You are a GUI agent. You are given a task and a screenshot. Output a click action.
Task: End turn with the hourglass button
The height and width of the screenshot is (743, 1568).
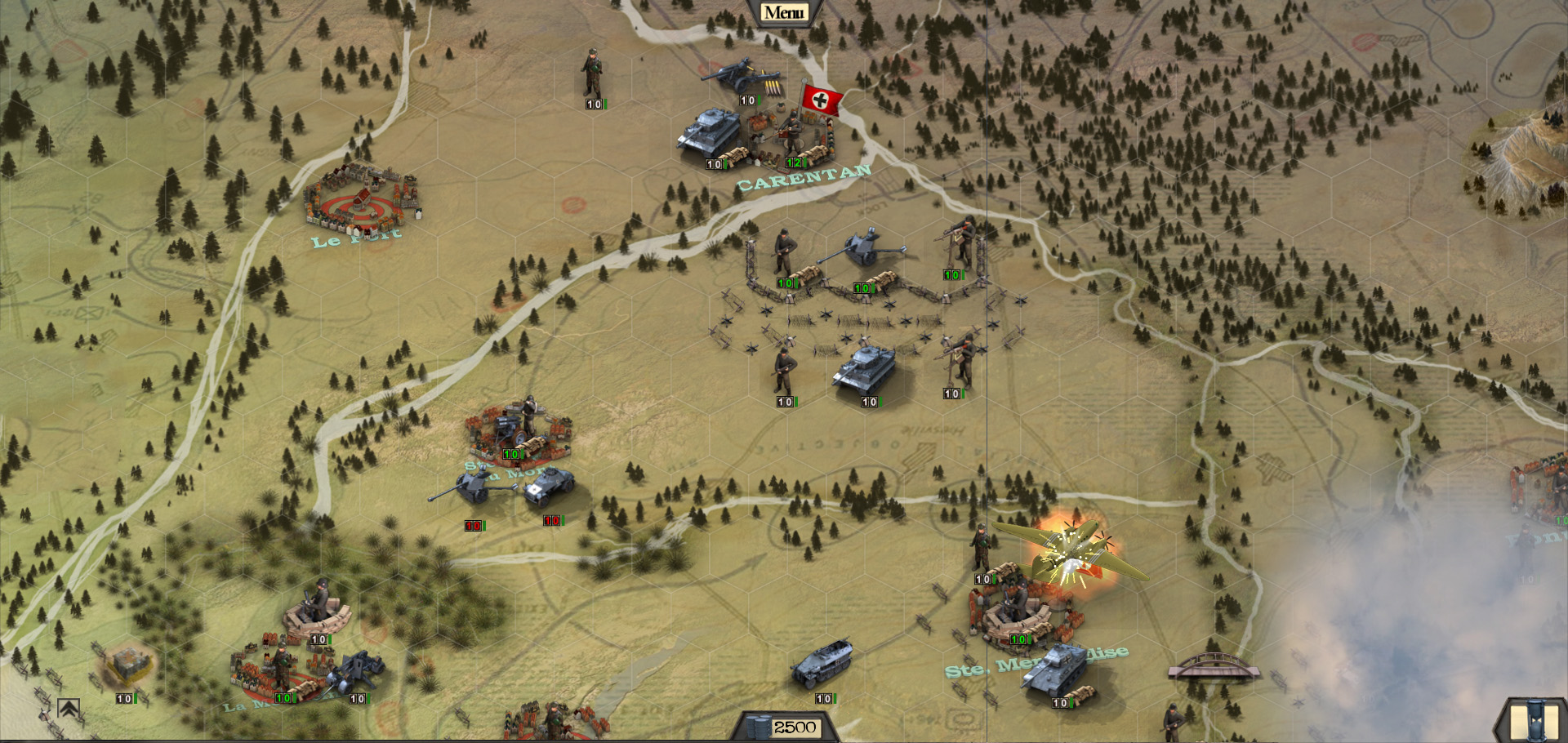point(1534,720)
